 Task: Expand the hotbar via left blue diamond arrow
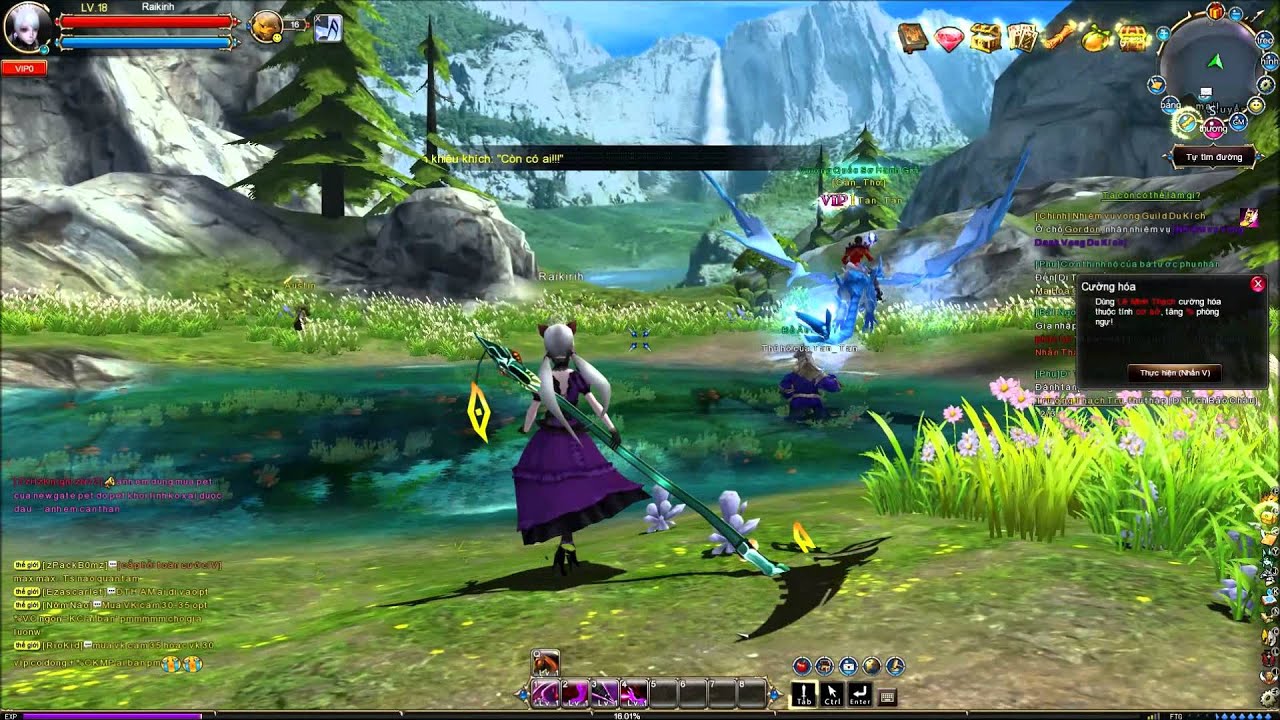point(523,695)
